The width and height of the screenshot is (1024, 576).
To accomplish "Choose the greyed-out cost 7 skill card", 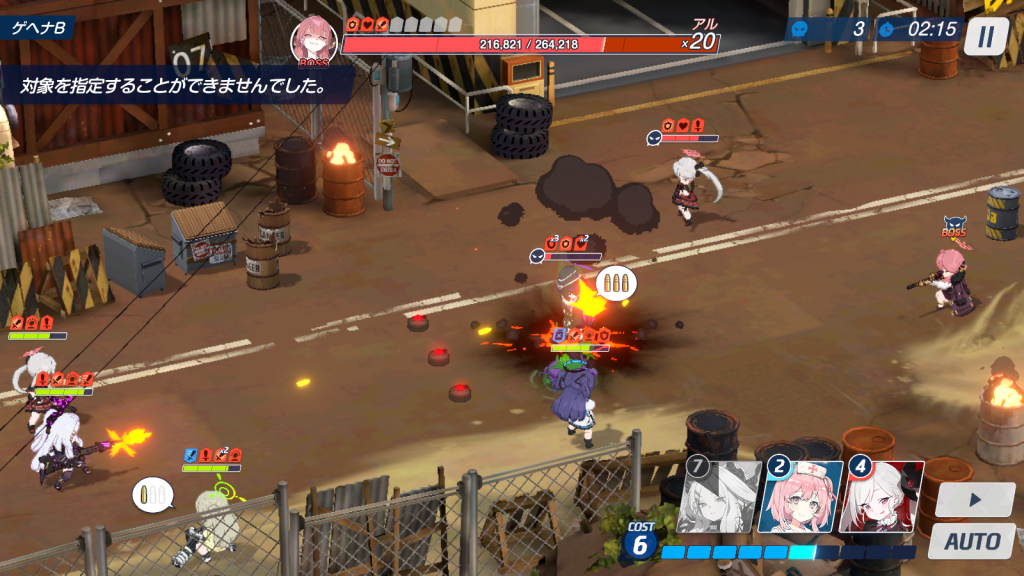I will click(x=718, y=496).
